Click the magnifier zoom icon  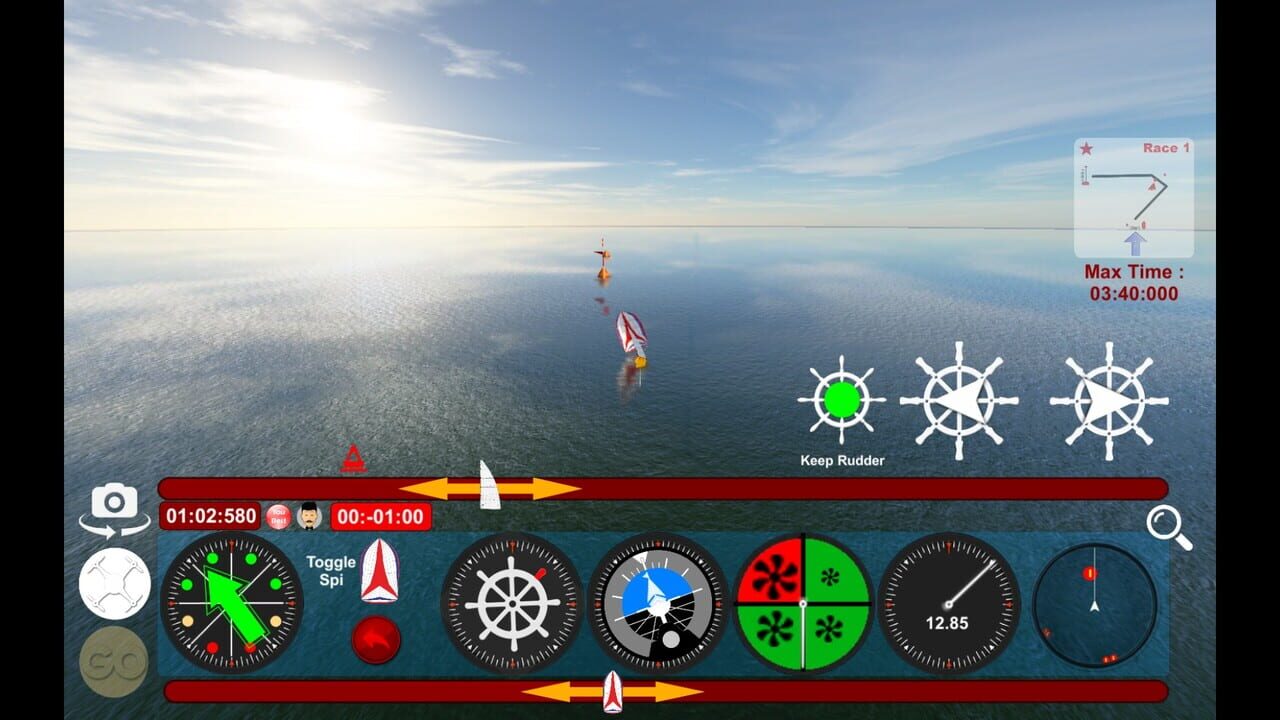click(1163, 523)
